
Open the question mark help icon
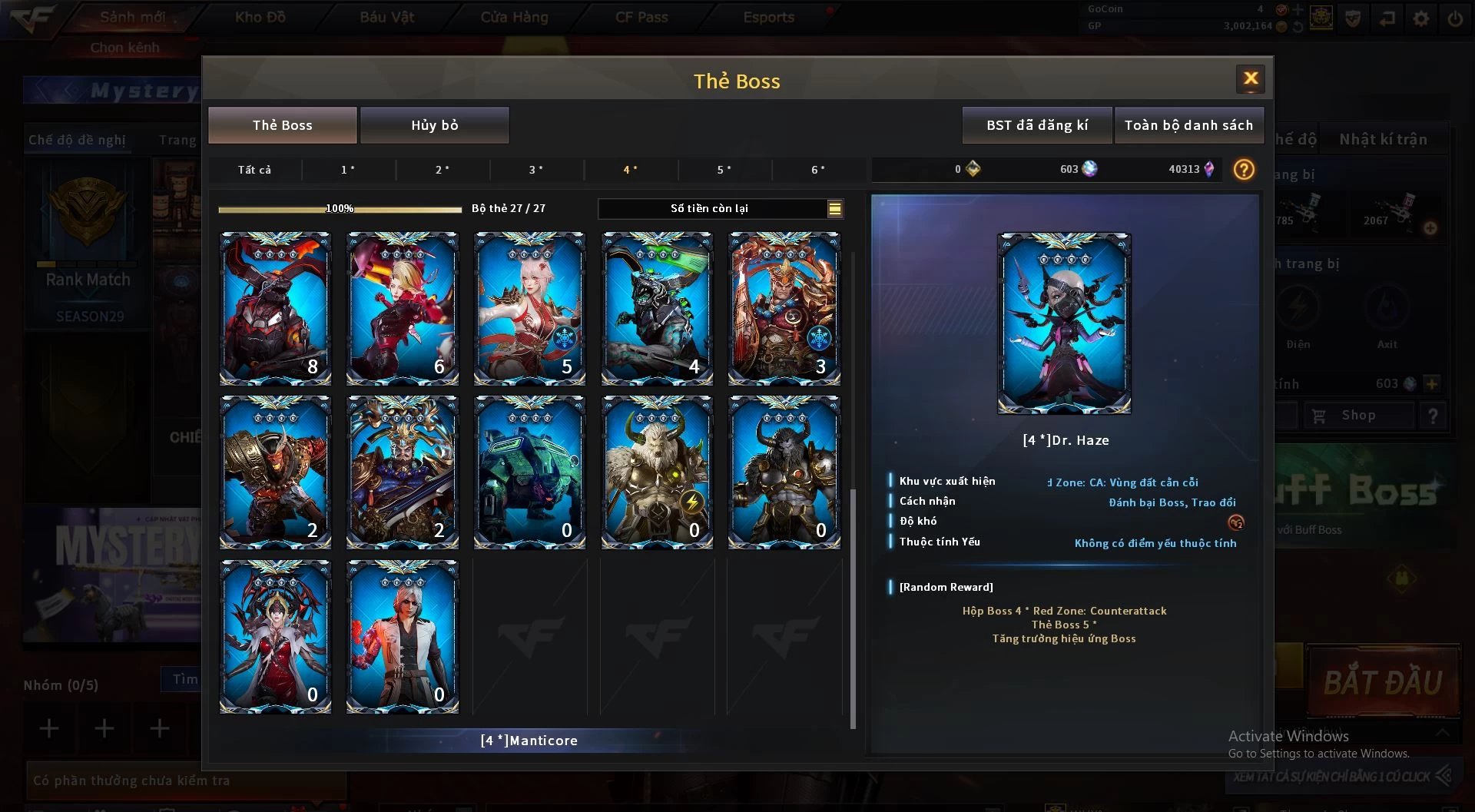pos(1244,169)
